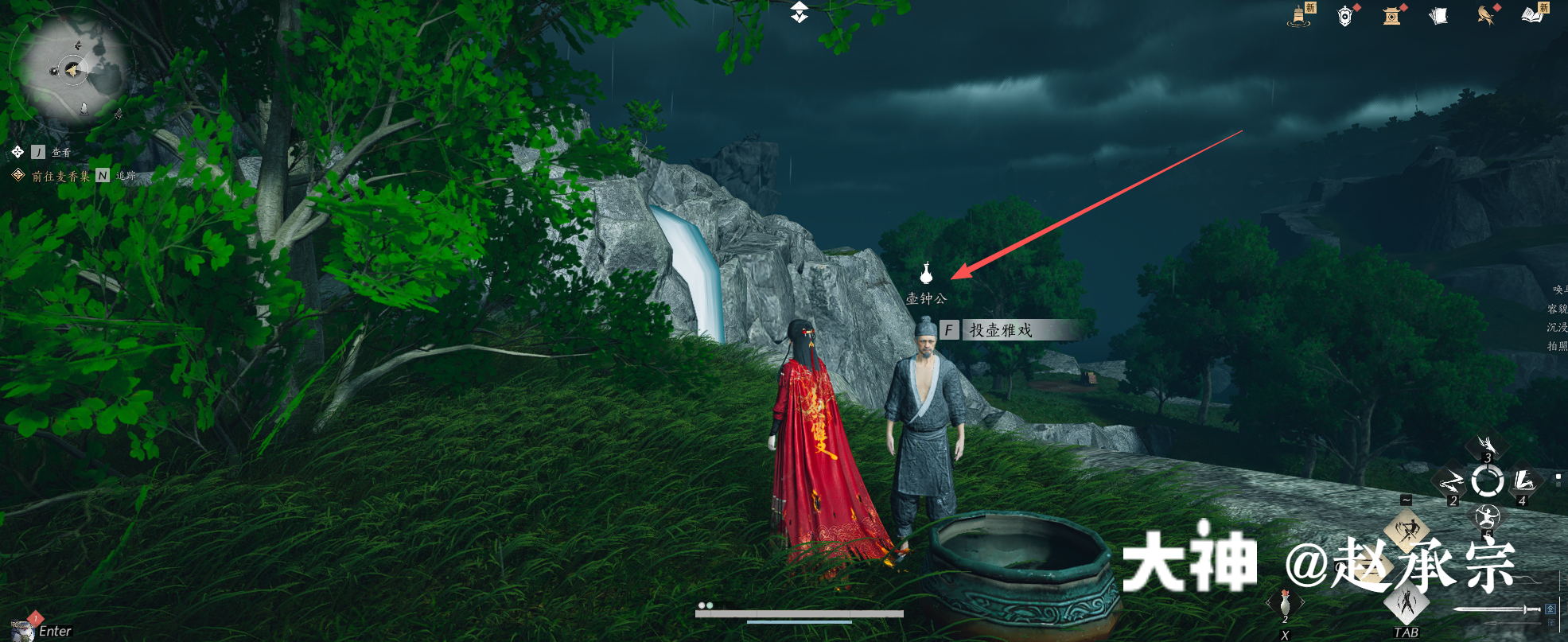This screenshot has height=642, width=1568.
Task: Activate the archer skill numbered 5
Action: click(x=1487, y=518)
